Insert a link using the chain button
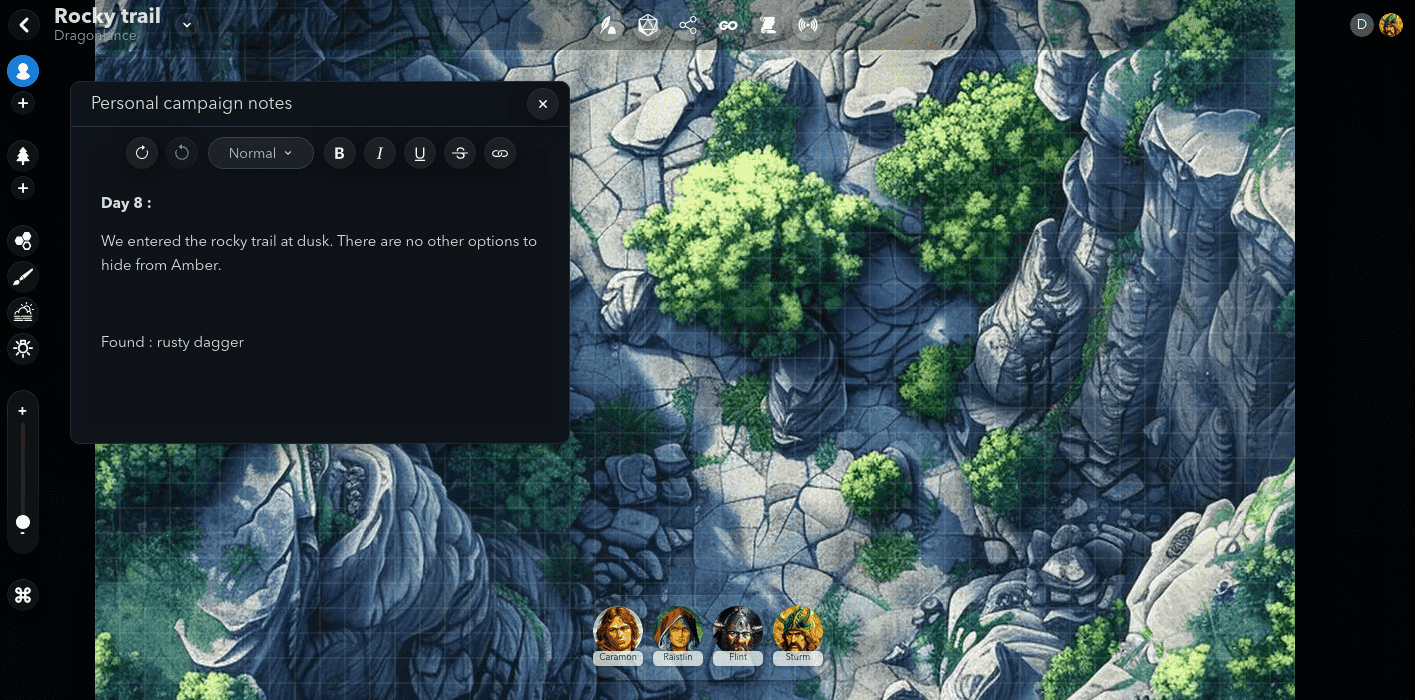This screenshot has width=1415, height=700. [500, 153]
